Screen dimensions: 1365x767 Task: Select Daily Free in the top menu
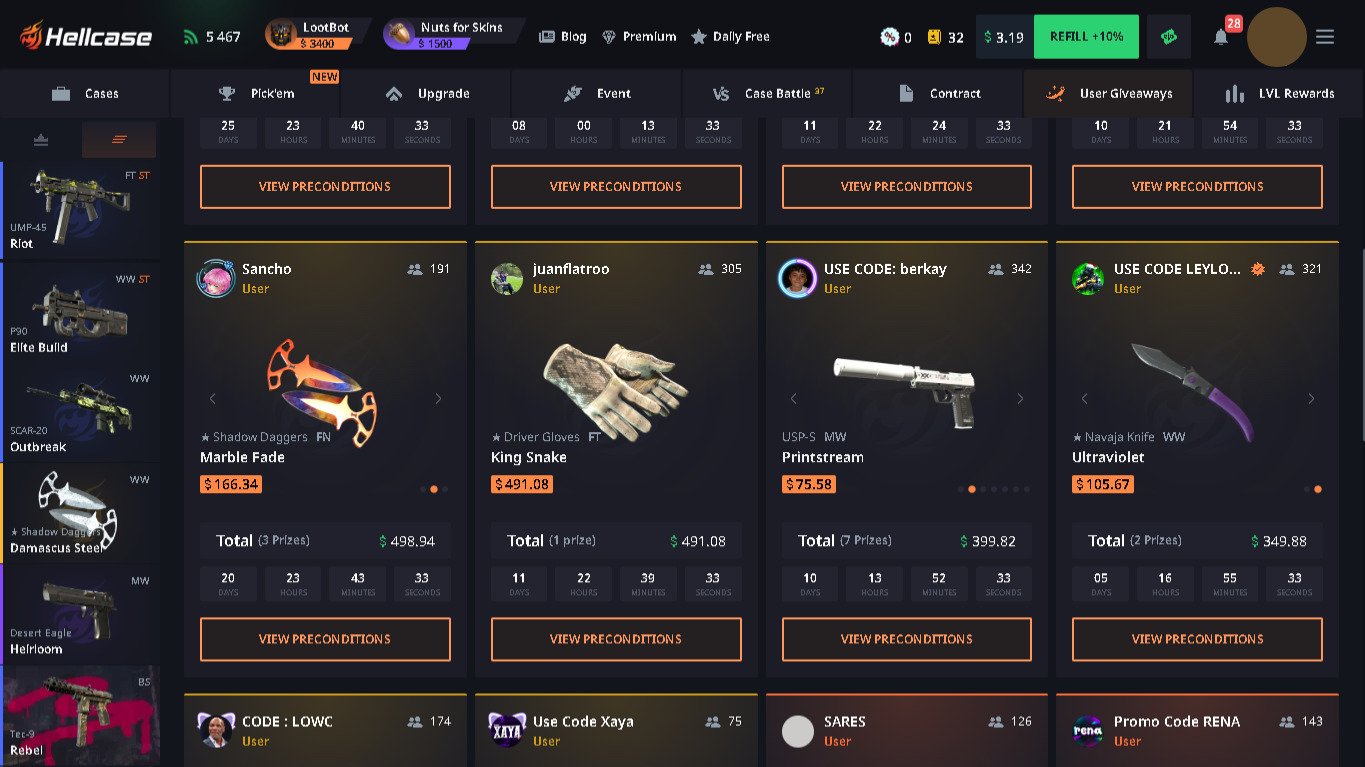(x=731, y=36)
